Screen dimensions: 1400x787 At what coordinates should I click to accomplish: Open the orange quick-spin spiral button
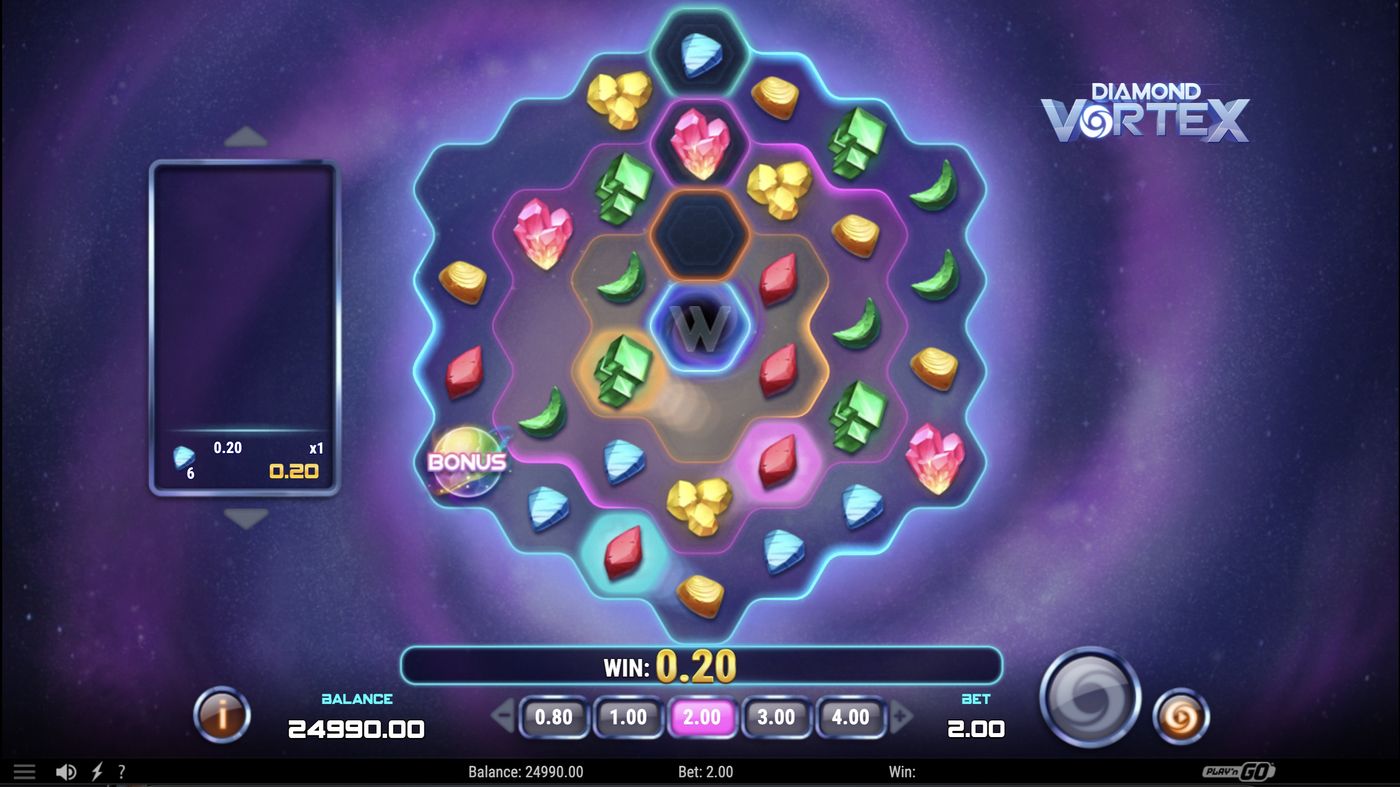tap(1181, 716)
